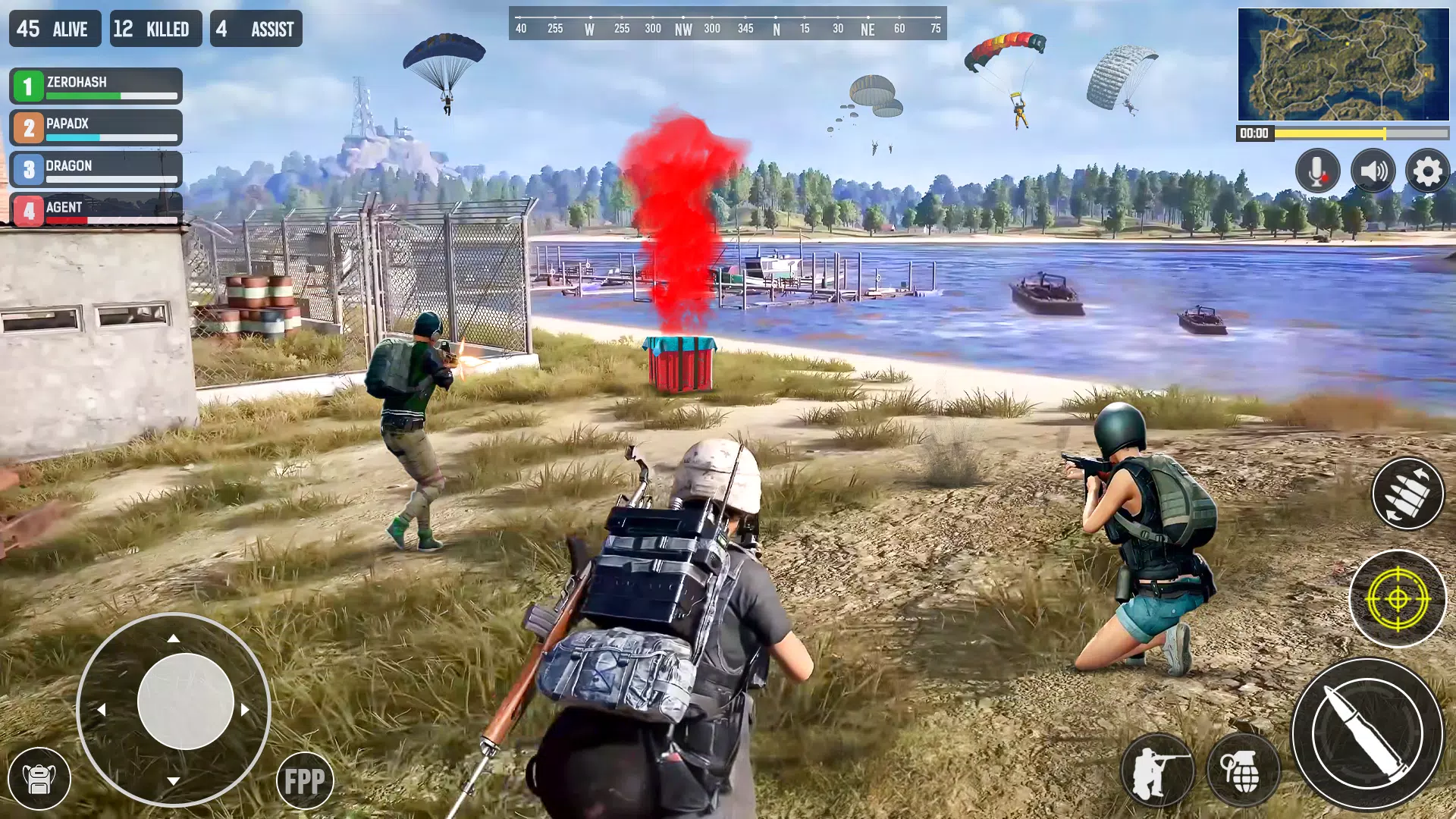The width and height of the screenshot is (1456, 819).
Task: Click the 4 ASSIST counter
Action: (258, 29)
